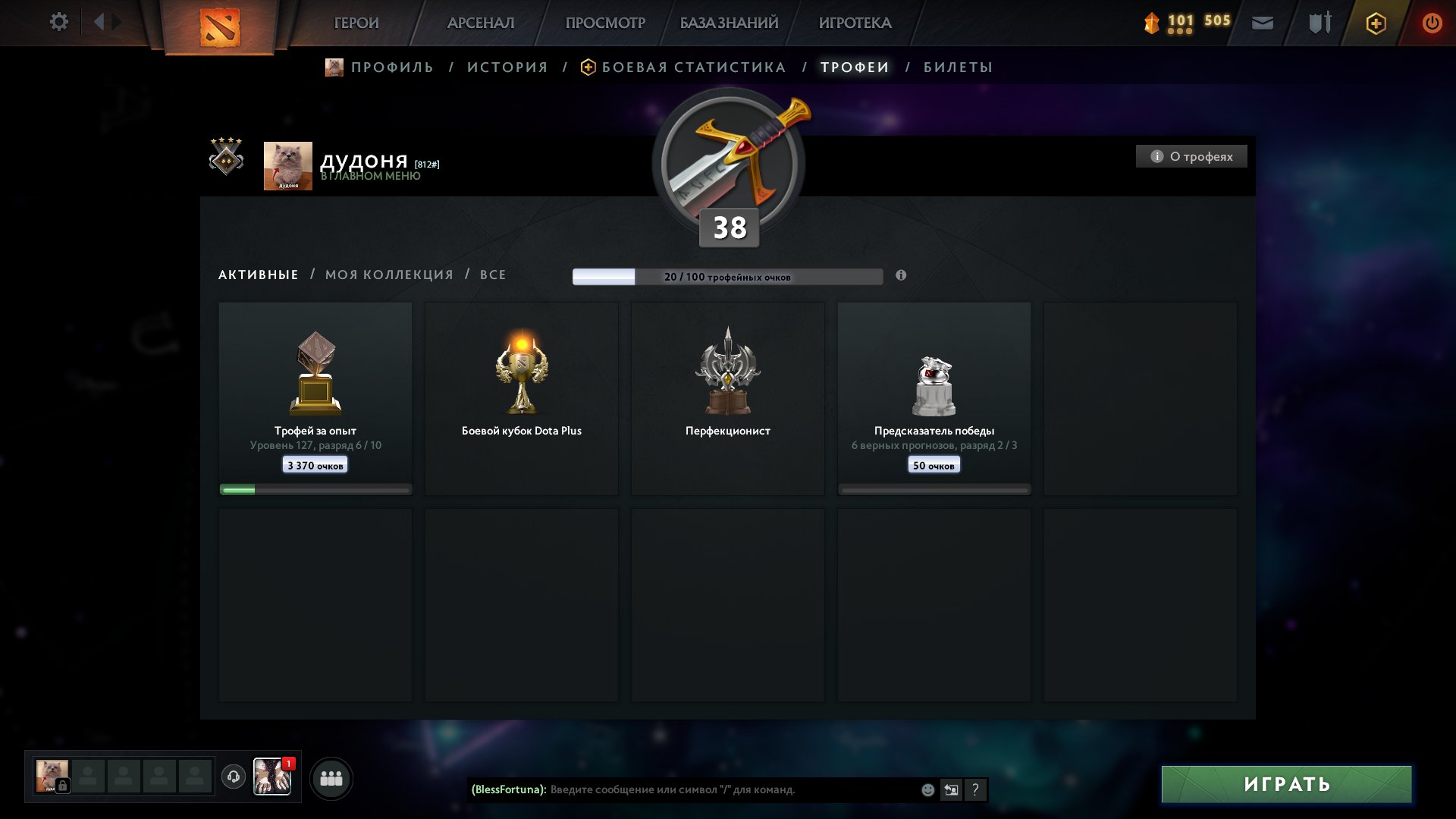Switch to the МОЯ КОЛЛЕКЦИЯ trophy filter

click(388, 275)
